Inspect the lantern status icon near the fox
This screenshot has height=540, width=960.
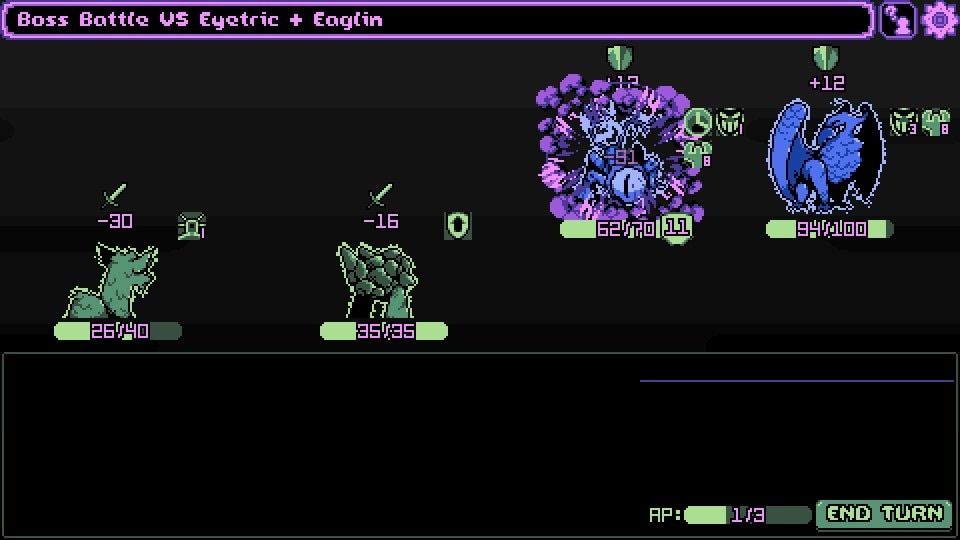(190, 227)
